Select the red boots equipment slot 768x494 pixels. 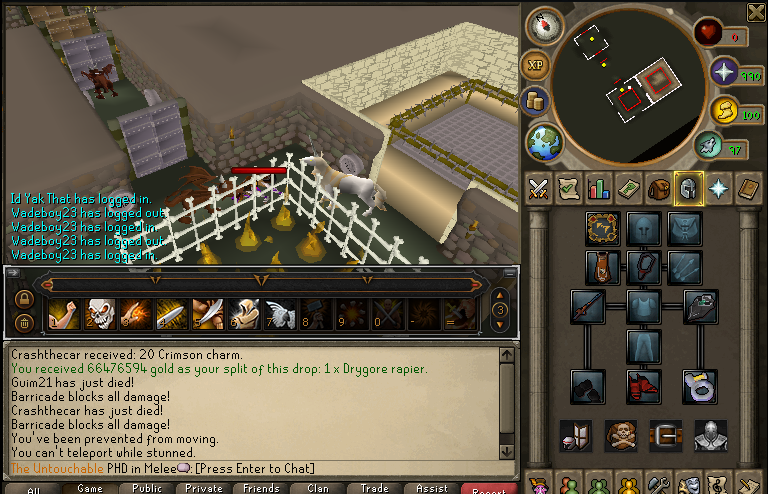tap(643, 383)
